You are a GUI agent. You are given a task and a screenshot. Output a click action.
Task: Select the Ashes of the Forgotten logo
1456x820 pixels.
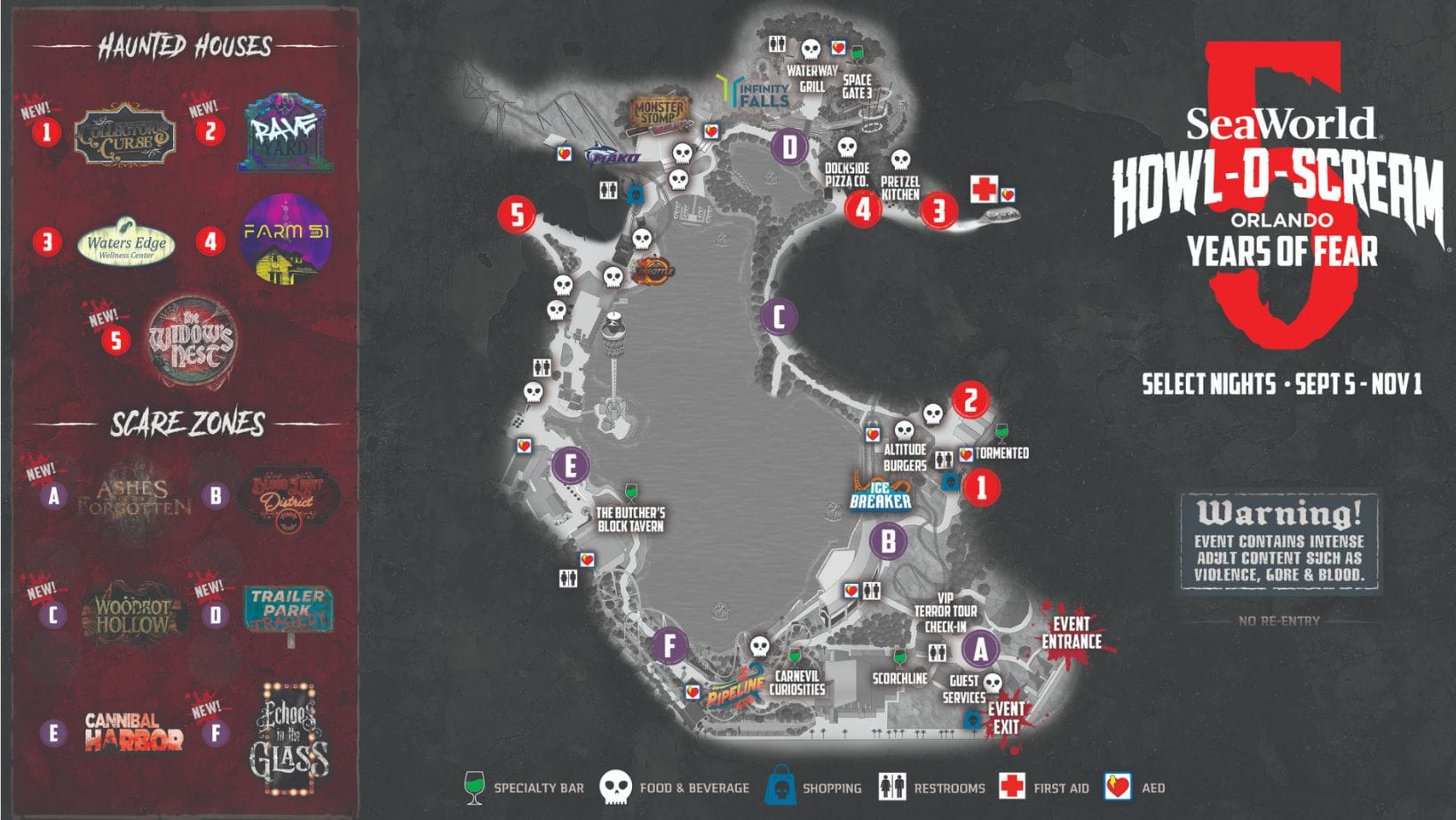133,498
